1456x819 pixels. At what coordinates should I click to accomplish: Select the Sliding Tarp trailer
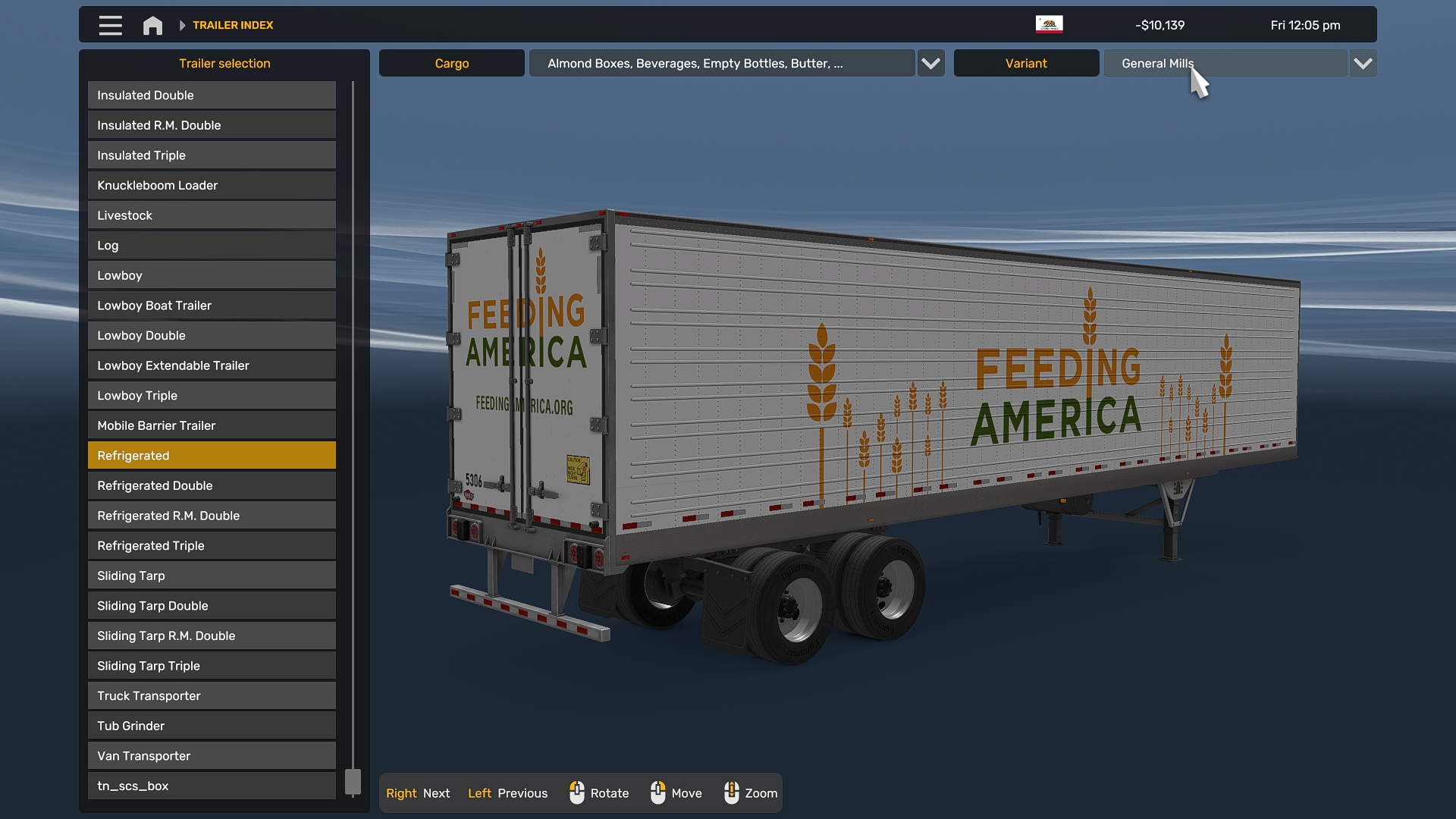pyautogui.click(x=212, y=576)
